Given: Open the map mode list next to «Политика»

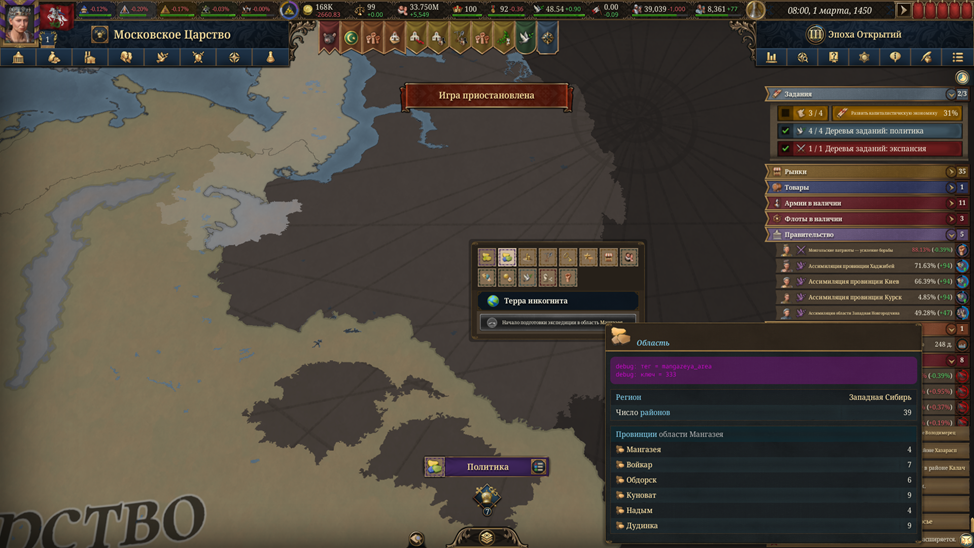Looking at the screenshot, I should tap(538, 467).
